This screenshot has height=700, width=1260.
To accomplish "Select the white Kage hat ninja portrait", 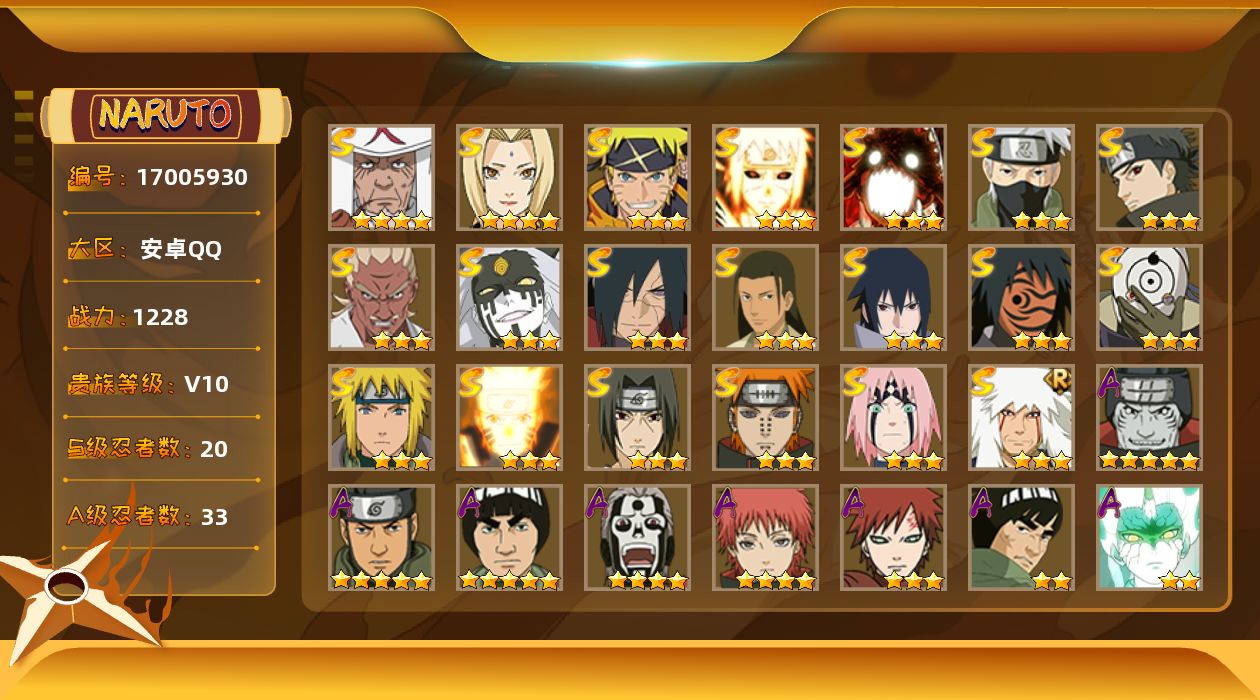I will click(x=381, y=178).
